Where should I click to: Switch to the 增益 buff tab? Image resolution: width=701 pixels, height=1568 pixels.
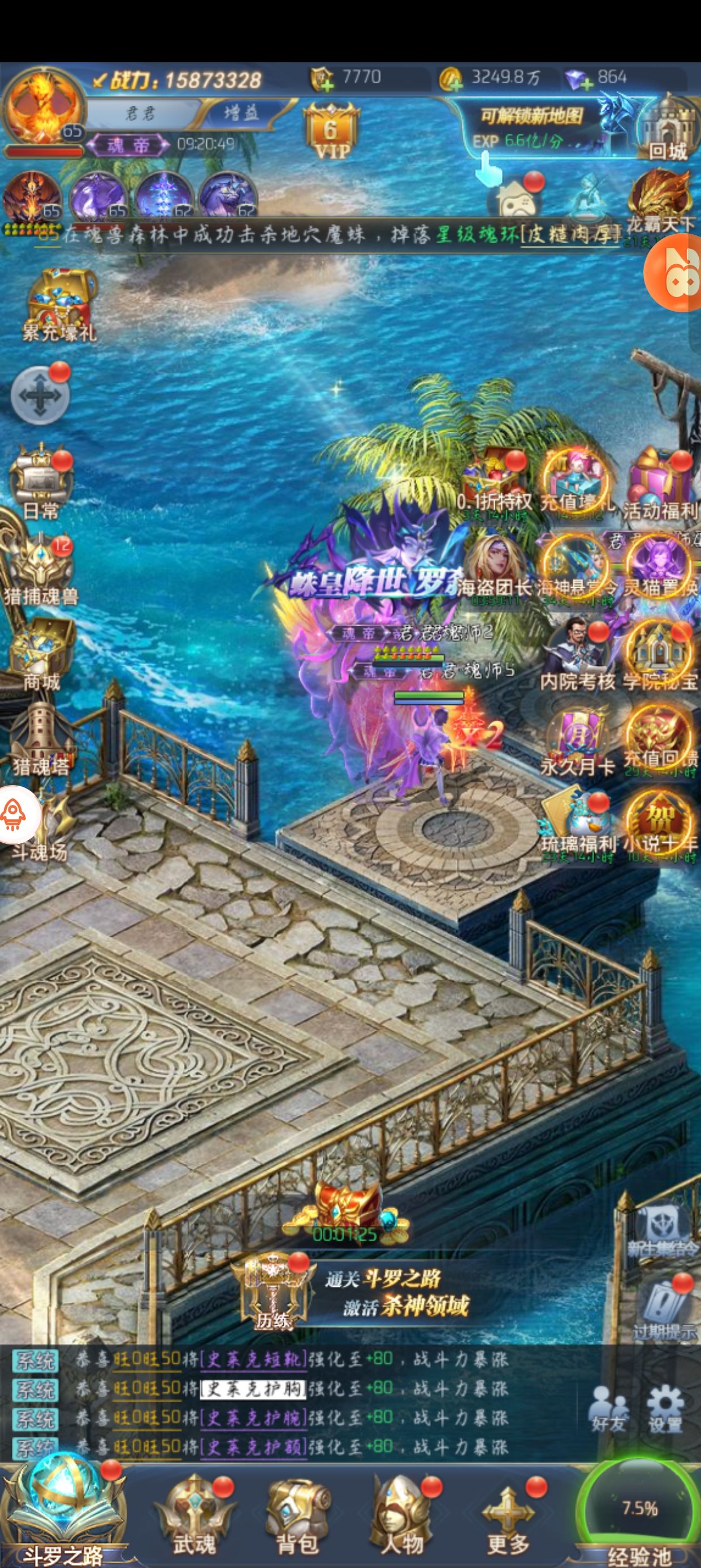[x=241, y=113]
